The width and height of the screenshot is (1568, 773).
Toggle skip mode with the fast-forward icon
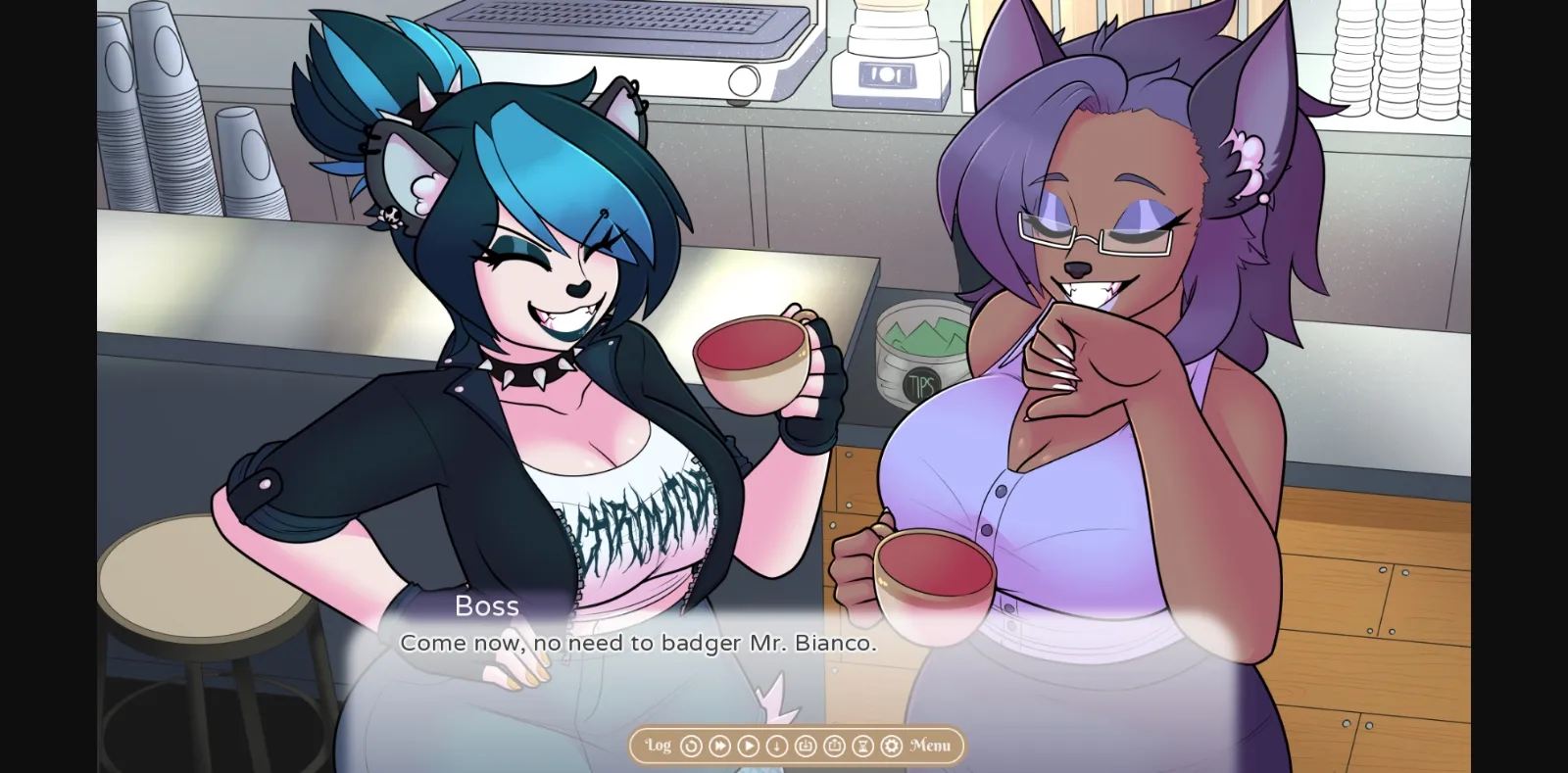[718, 746]
